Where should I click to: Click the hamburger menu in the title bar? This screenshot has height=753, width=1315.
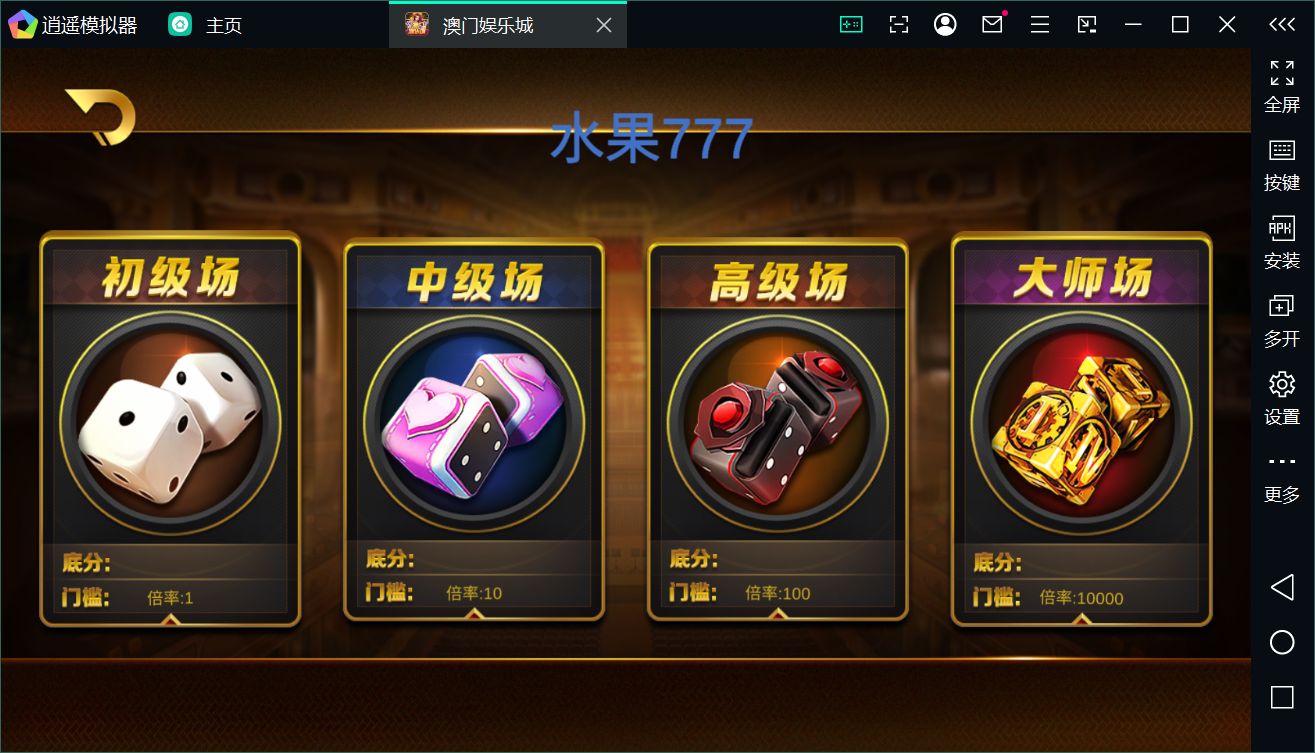click(x=1039, y=23)
